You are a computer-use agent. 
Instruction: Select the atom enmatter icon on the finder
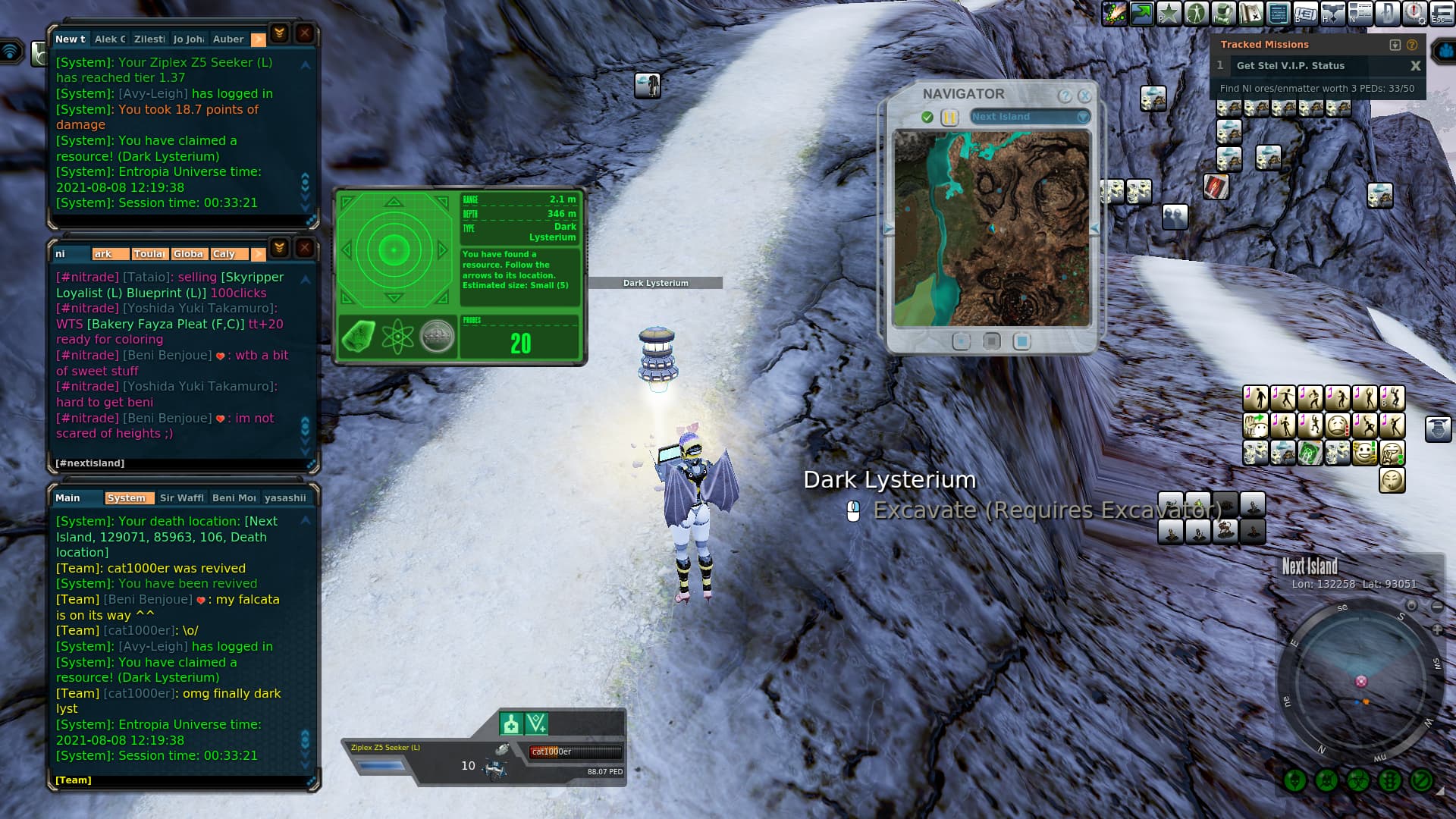(397, 337)
